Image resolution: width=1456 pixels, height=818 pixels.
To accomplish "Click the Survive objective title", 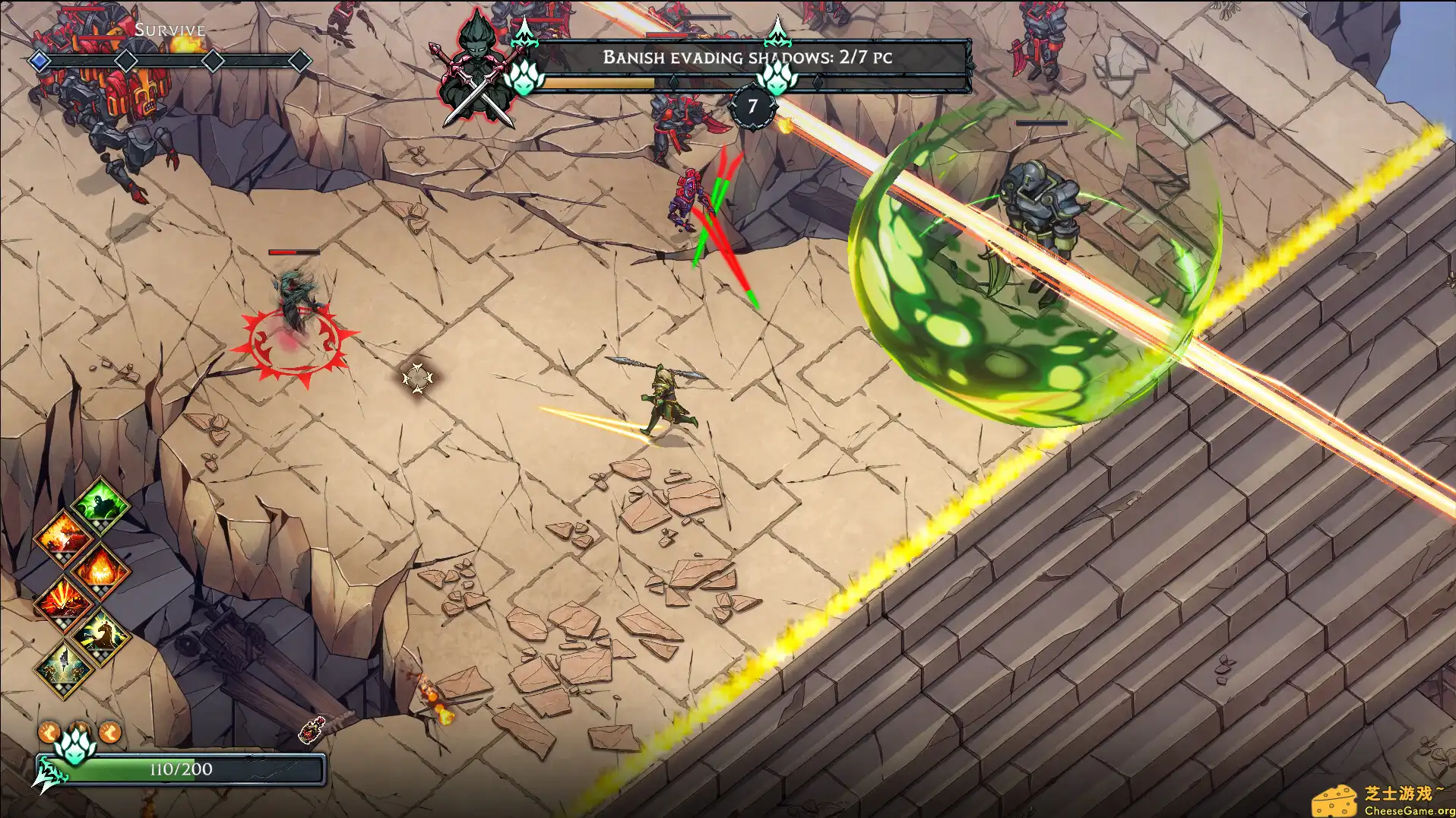I will (x=169, y=30).
